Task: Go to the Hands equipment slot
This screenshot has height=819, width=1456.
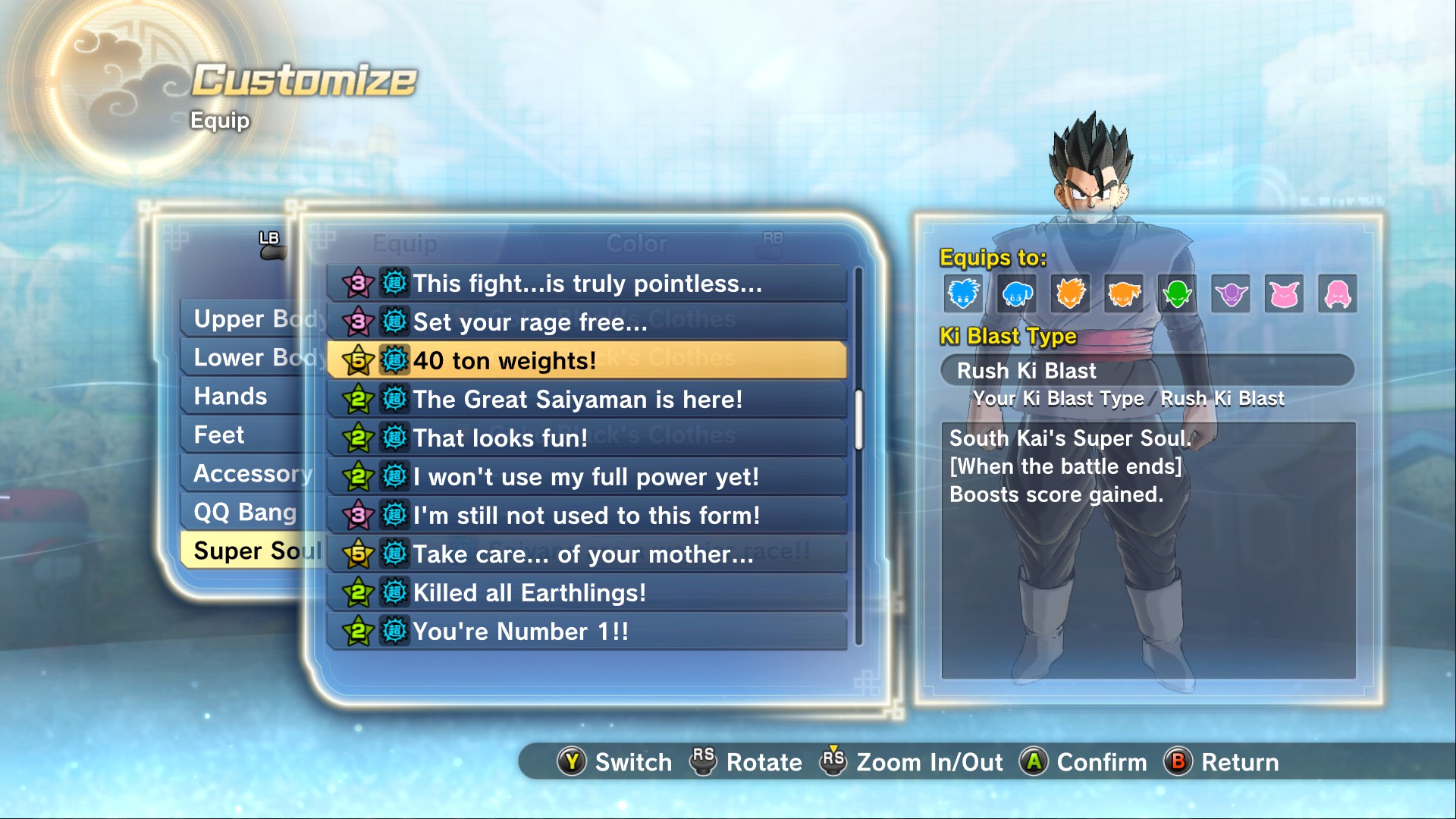Action: tap(231, 397)
